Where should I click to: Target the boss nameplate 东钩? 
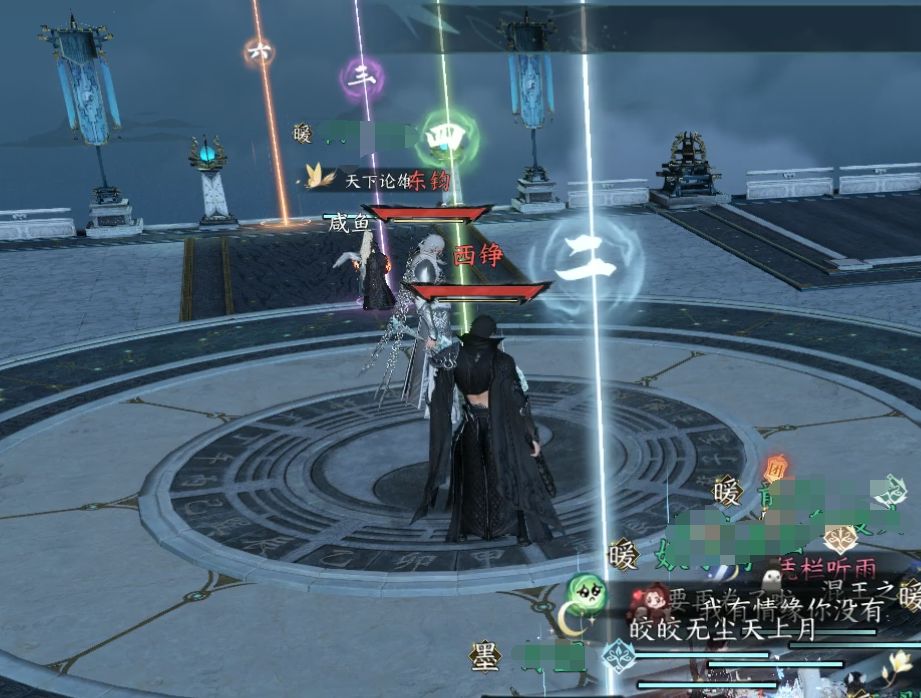click(430, 181)
